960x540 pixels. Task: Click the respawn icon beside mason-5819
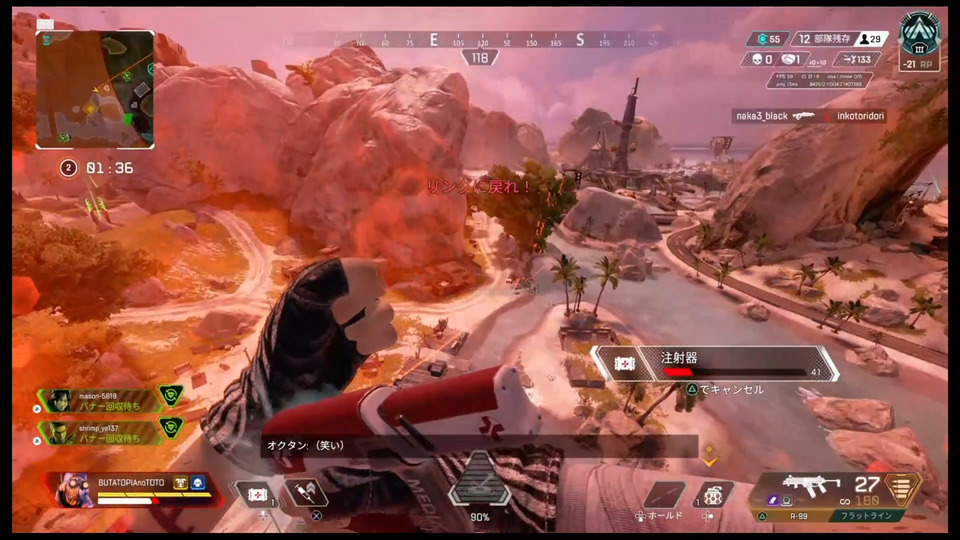coord(171,397)
